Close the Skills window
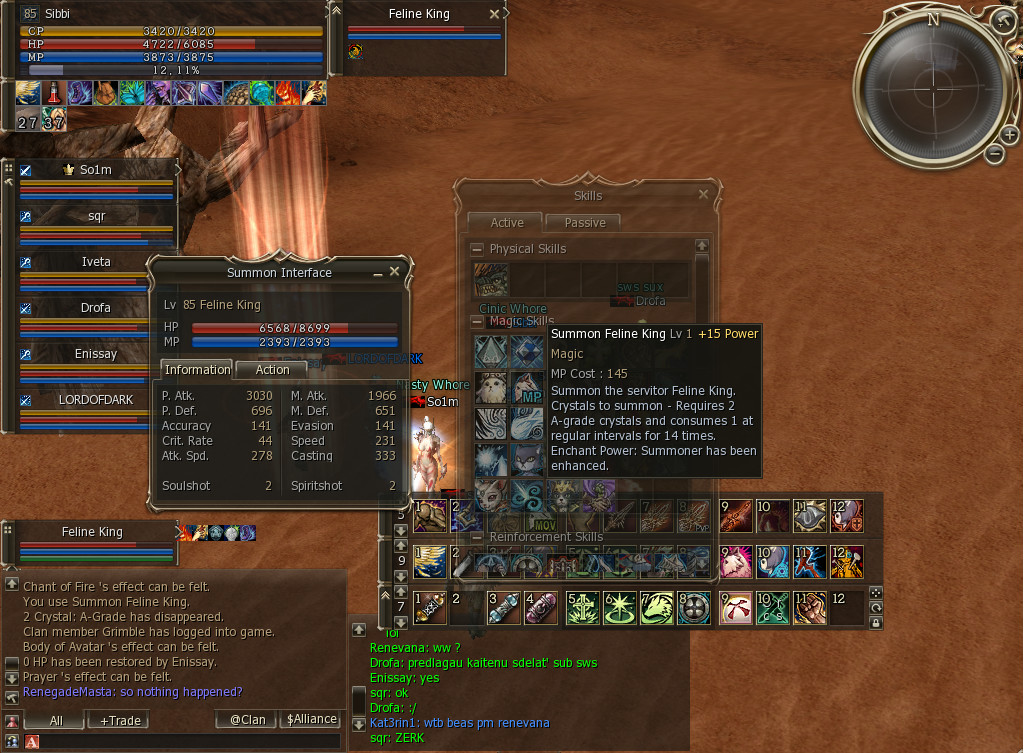Viewport: 1024px width, 753px height. pyautogui.click(x=703, y=195)
